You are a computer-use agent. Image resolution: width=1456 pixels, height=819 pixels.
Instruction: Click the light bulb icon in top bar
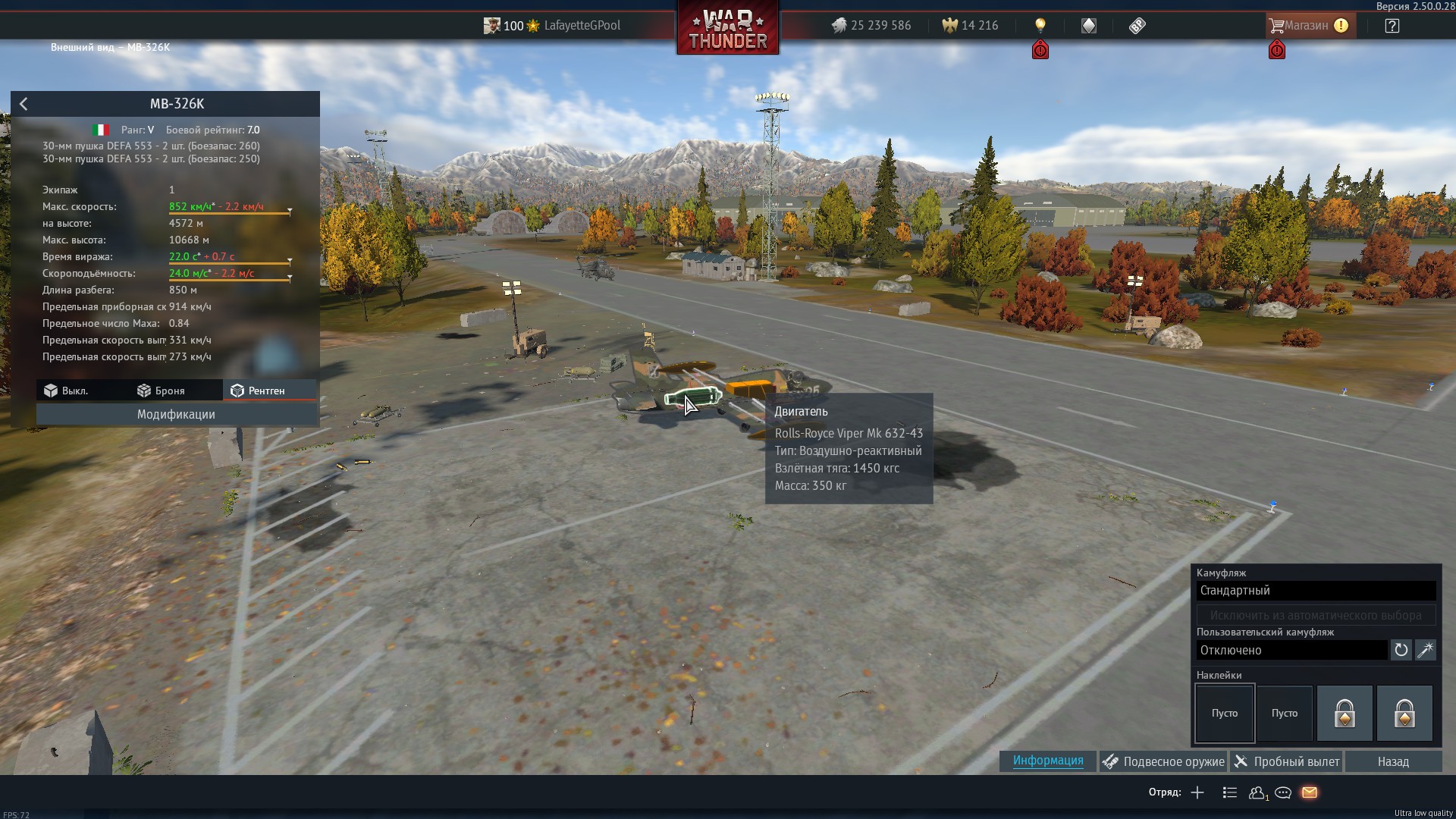tap(1040, 26)
